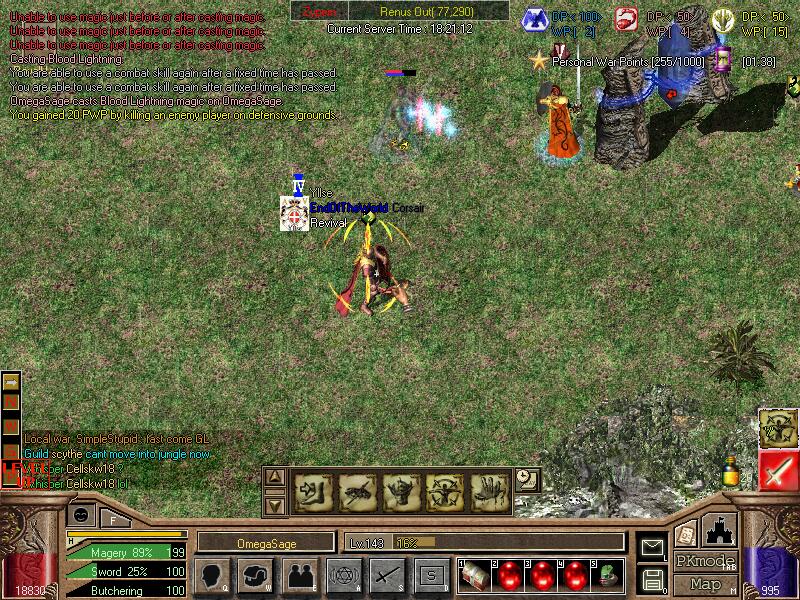Open the two-person party button
This screenshot has height=600, width=800.
pyautogui.click(x=300, y=575)
